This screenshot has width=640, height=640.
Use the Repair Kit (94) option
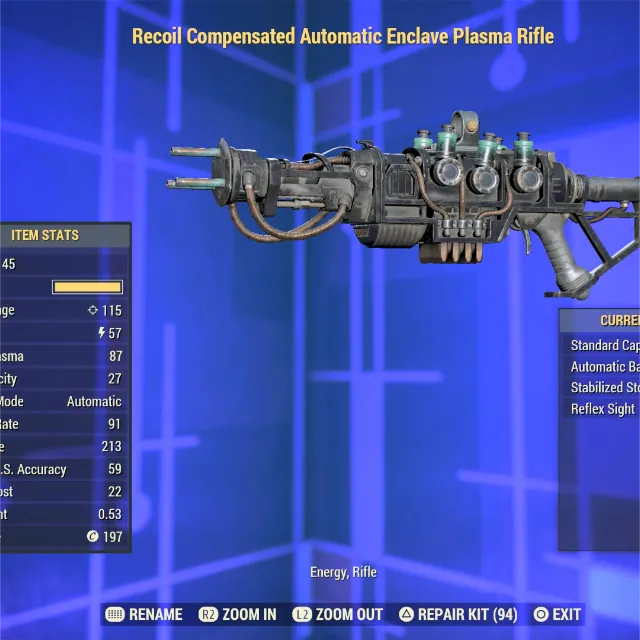pos(459,614)
